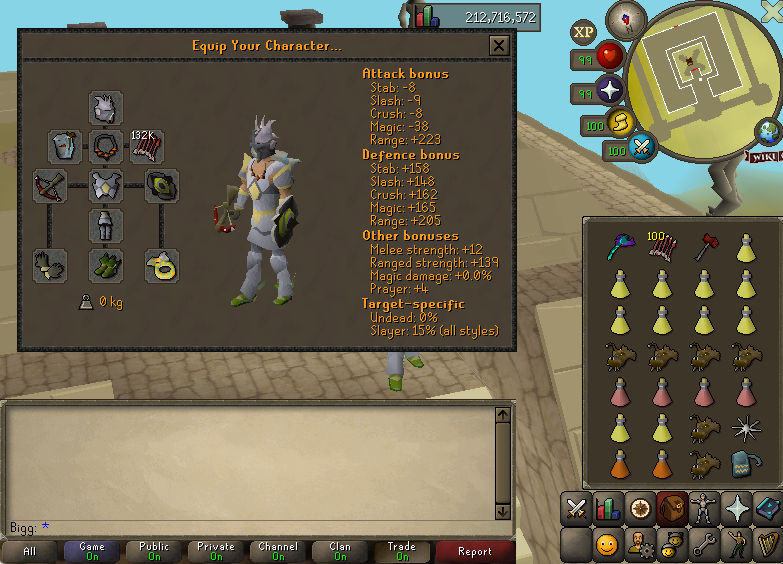Open the world map globe
Screen dimensions: 783x564
click(768, 131)
